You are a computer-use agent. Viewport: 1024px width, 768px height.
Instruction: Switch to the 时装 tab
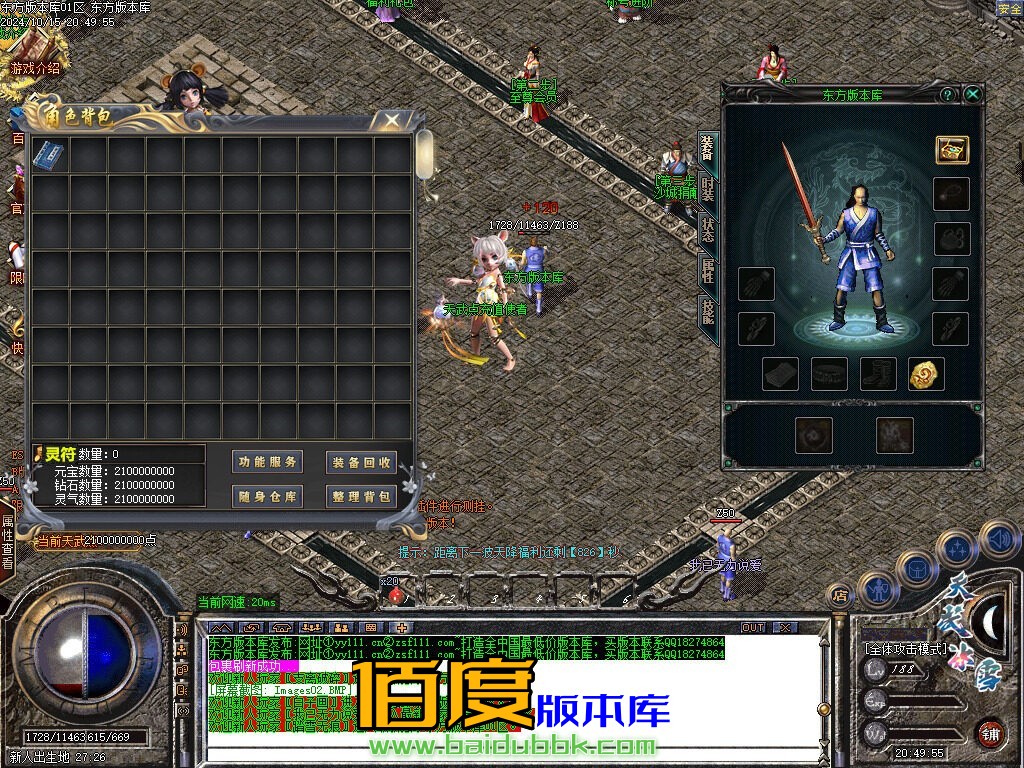click(x=708, y=188)
